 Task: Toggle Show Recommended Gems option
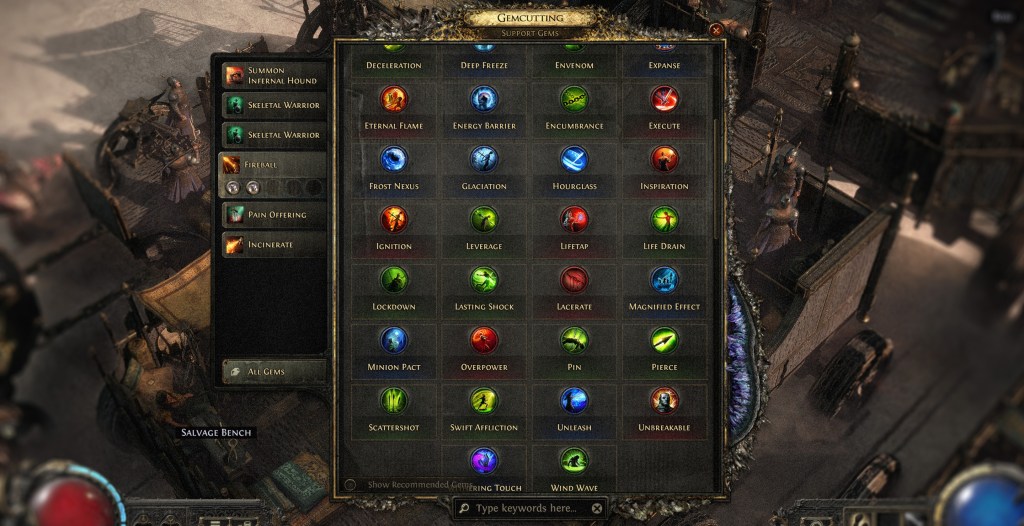(350, 485)
